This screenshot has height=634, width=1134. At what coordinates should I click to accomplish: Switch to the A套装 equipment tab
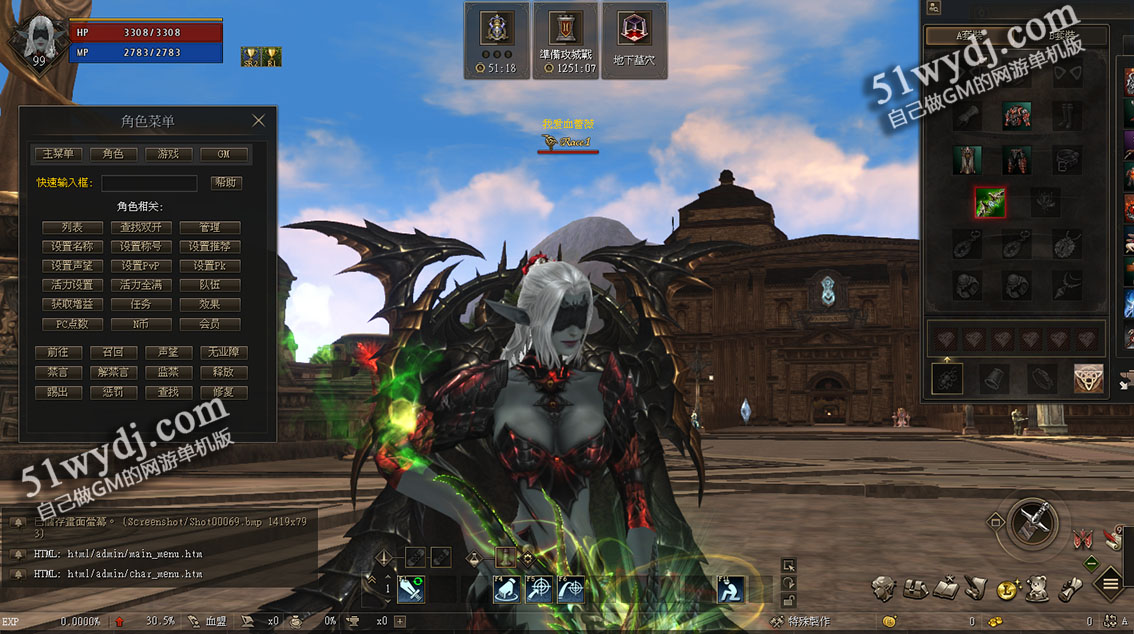(970, 36)
